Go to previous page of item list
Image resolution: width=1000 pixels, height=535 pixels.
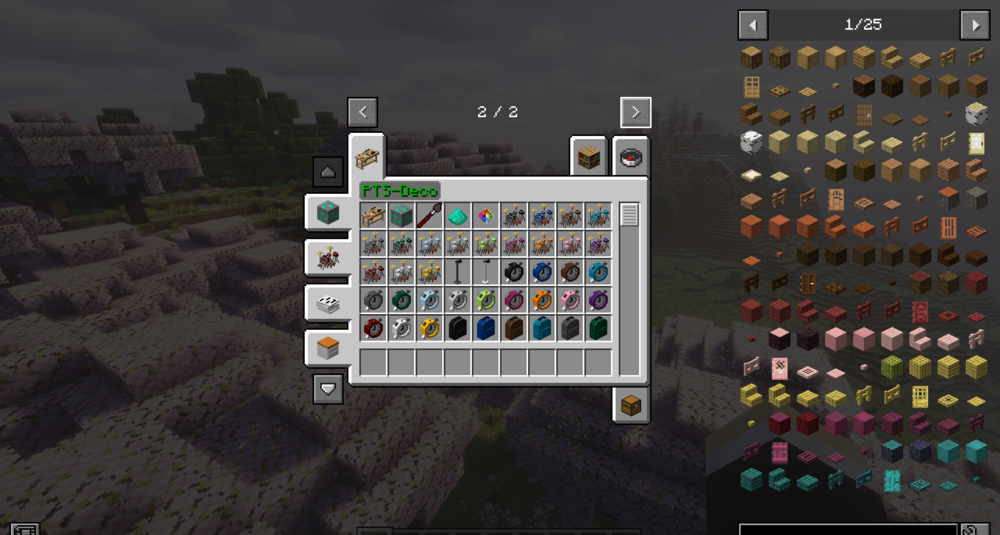pyautogui.click(x=753, y=25)
